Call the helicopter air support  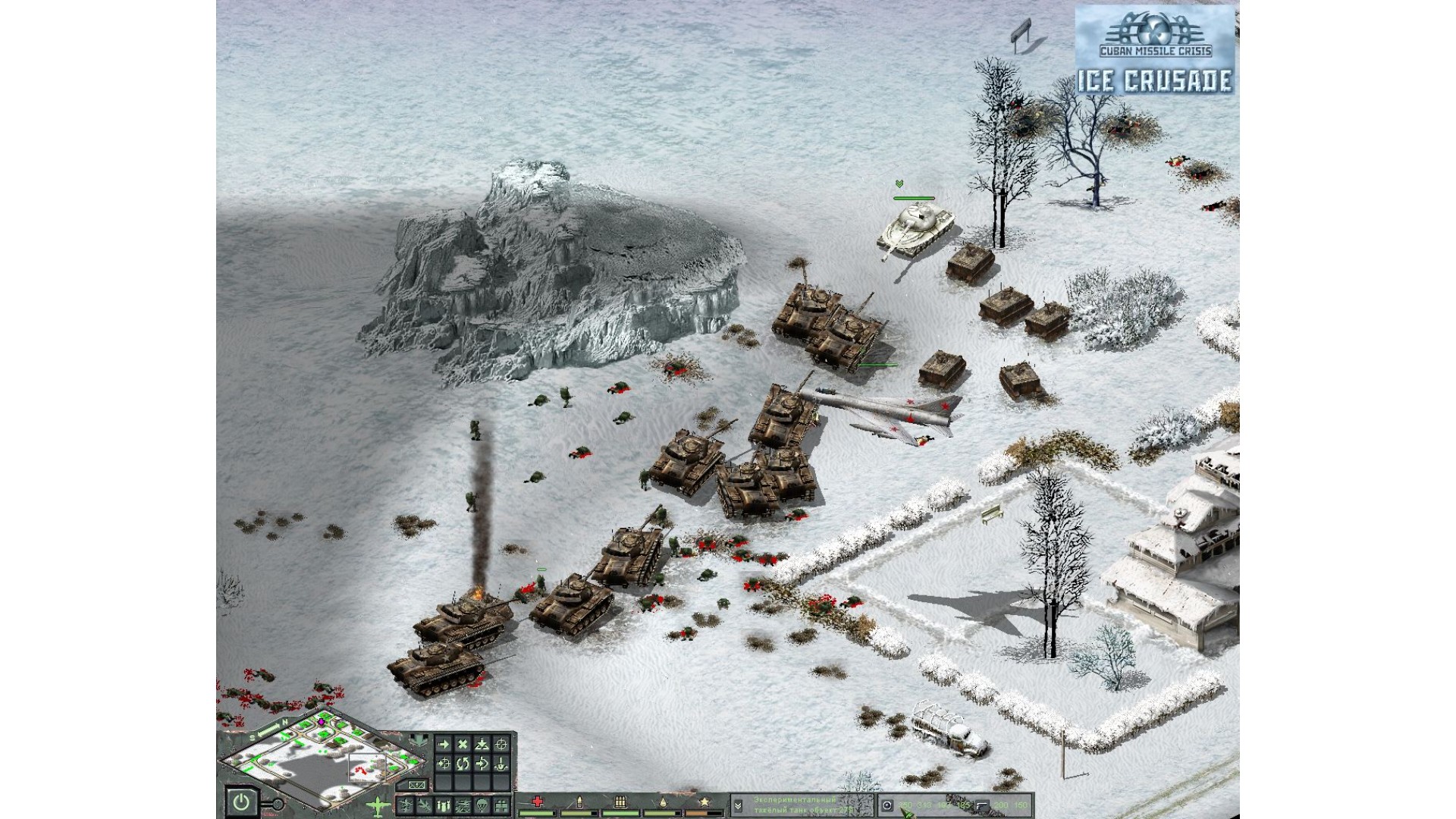point(463,805)
